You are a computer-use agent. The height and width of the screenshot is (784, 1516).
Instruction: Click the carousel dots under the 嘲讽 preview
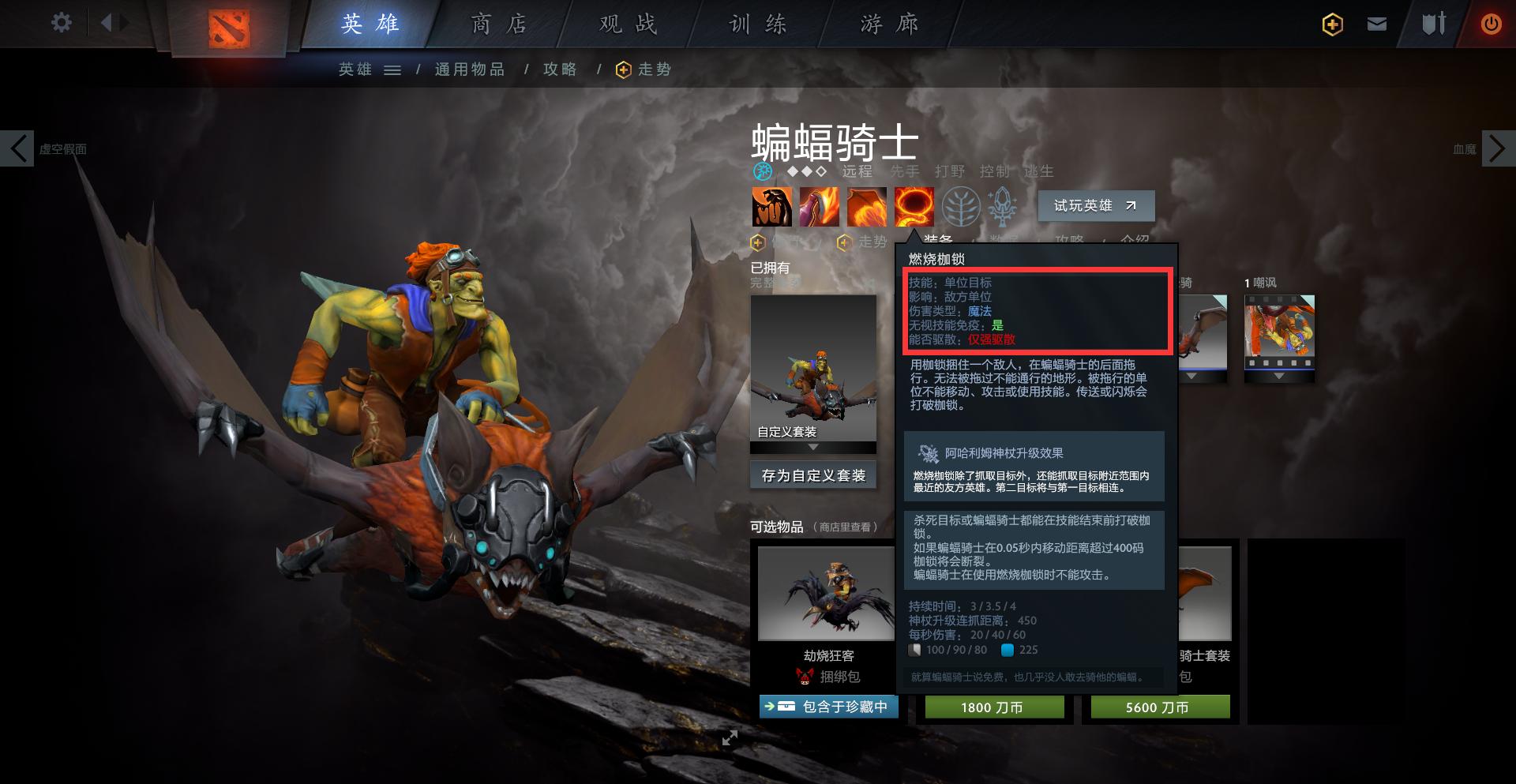(1279, 362)
